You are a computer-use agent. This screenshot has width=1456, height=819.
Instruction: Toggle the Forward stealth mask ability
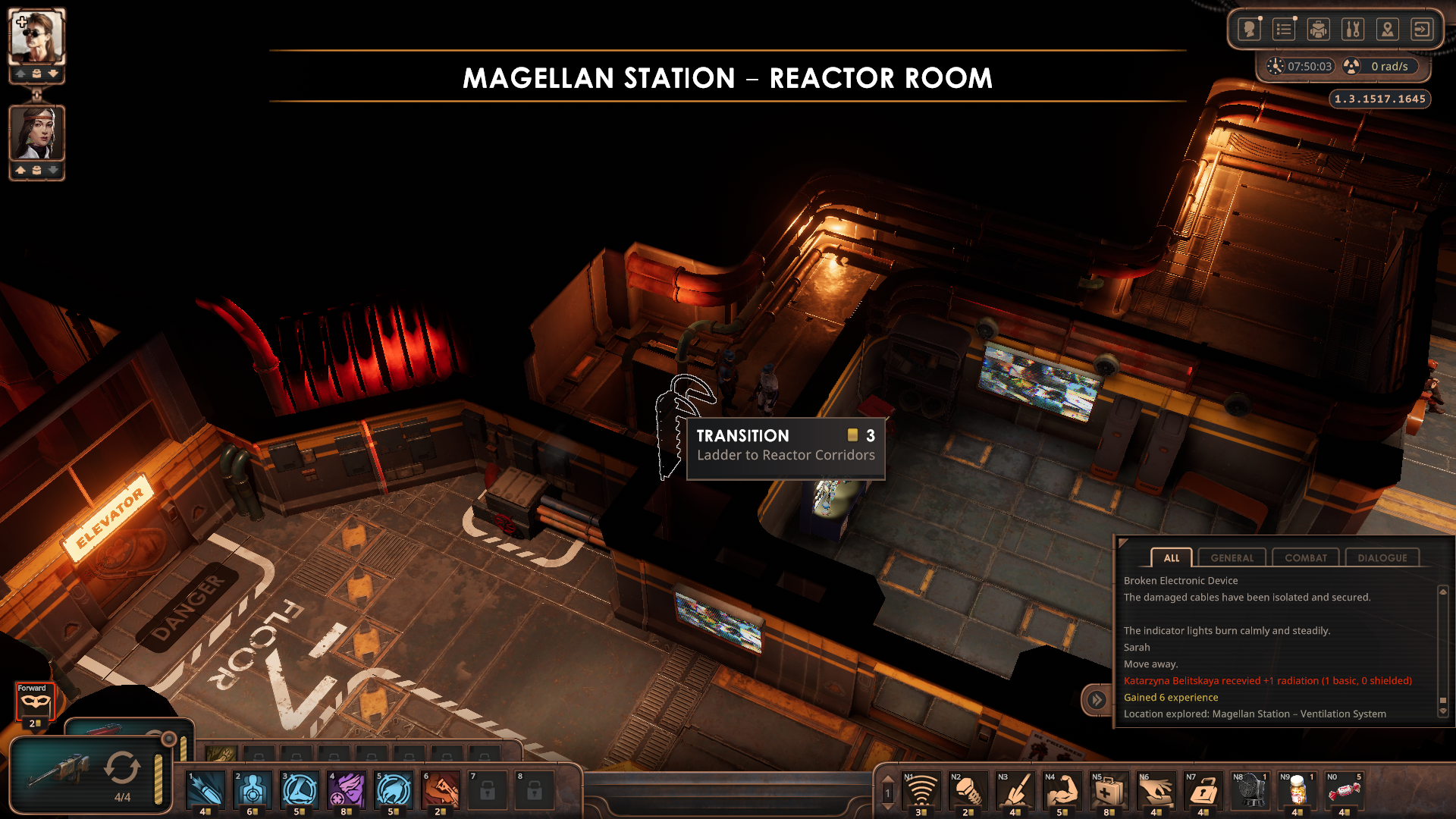pyautogui.click(x=35, y=702)
